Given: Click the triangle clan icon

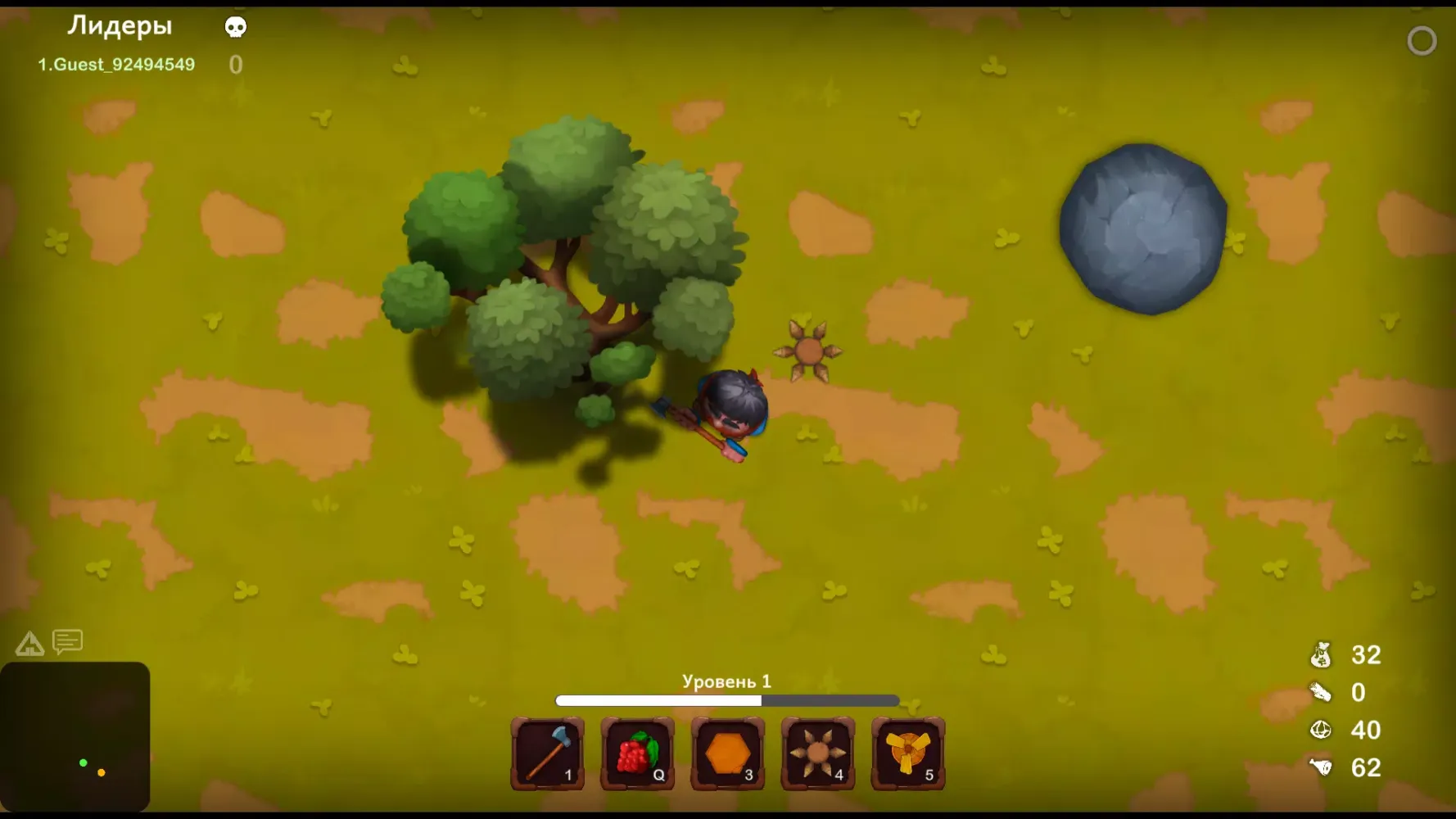Looking at the screenshot, I should 29,644.
